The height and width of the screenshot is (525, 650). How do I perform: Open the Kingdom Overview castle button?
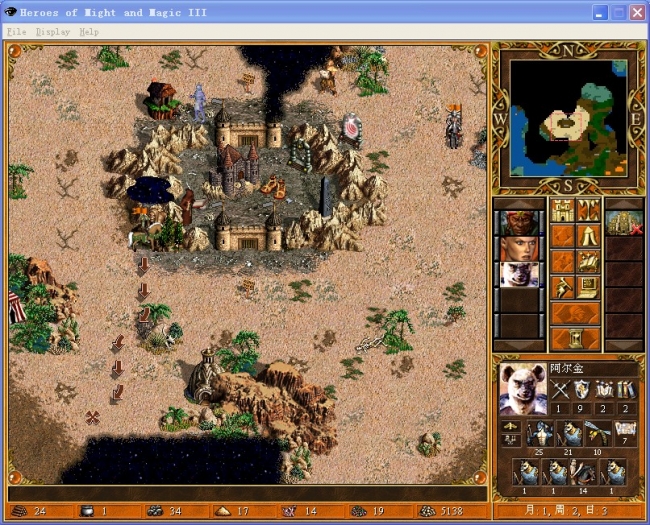coord(563,211)
